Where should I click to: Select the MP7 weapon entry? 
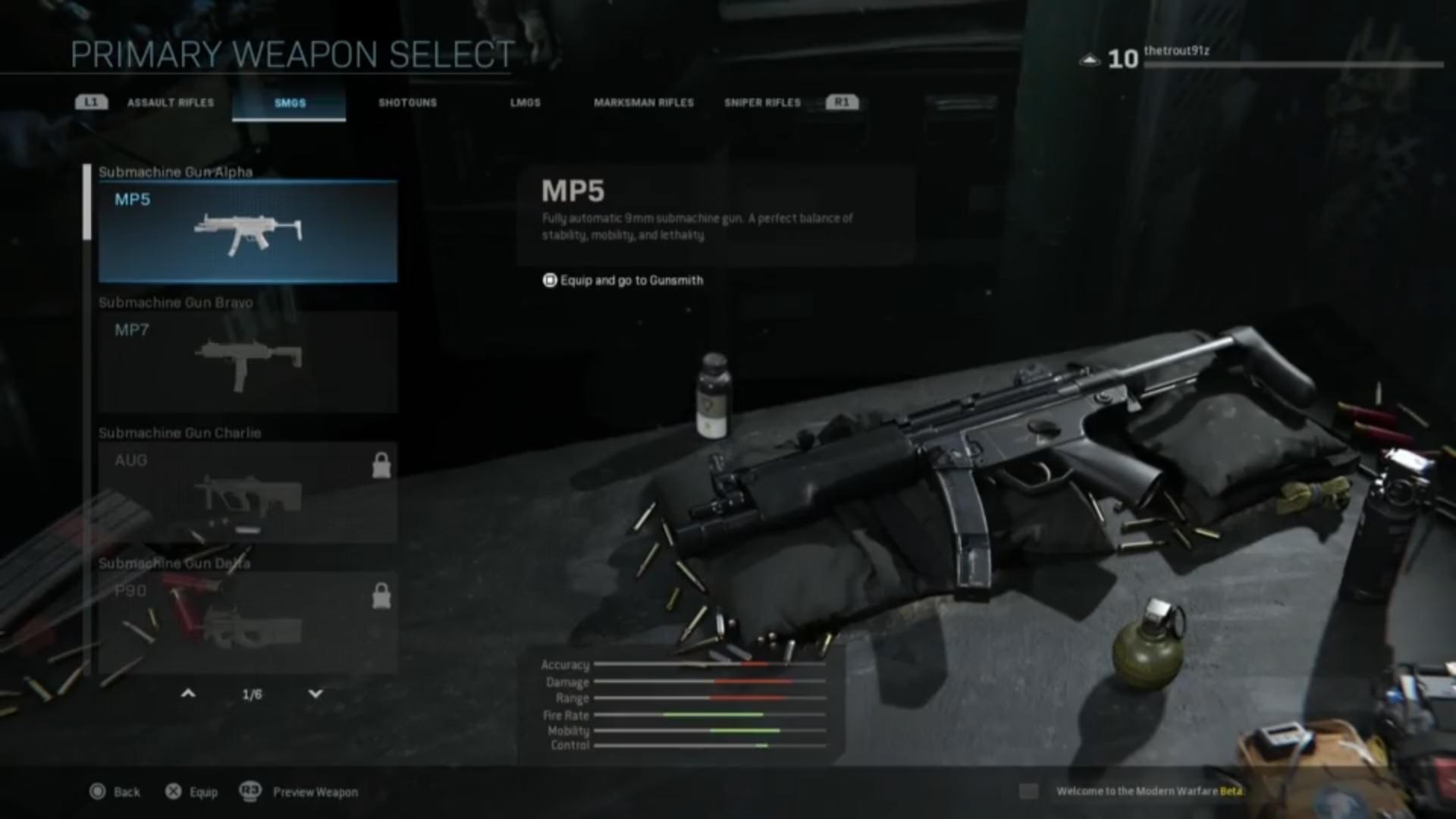pos(246,360)
